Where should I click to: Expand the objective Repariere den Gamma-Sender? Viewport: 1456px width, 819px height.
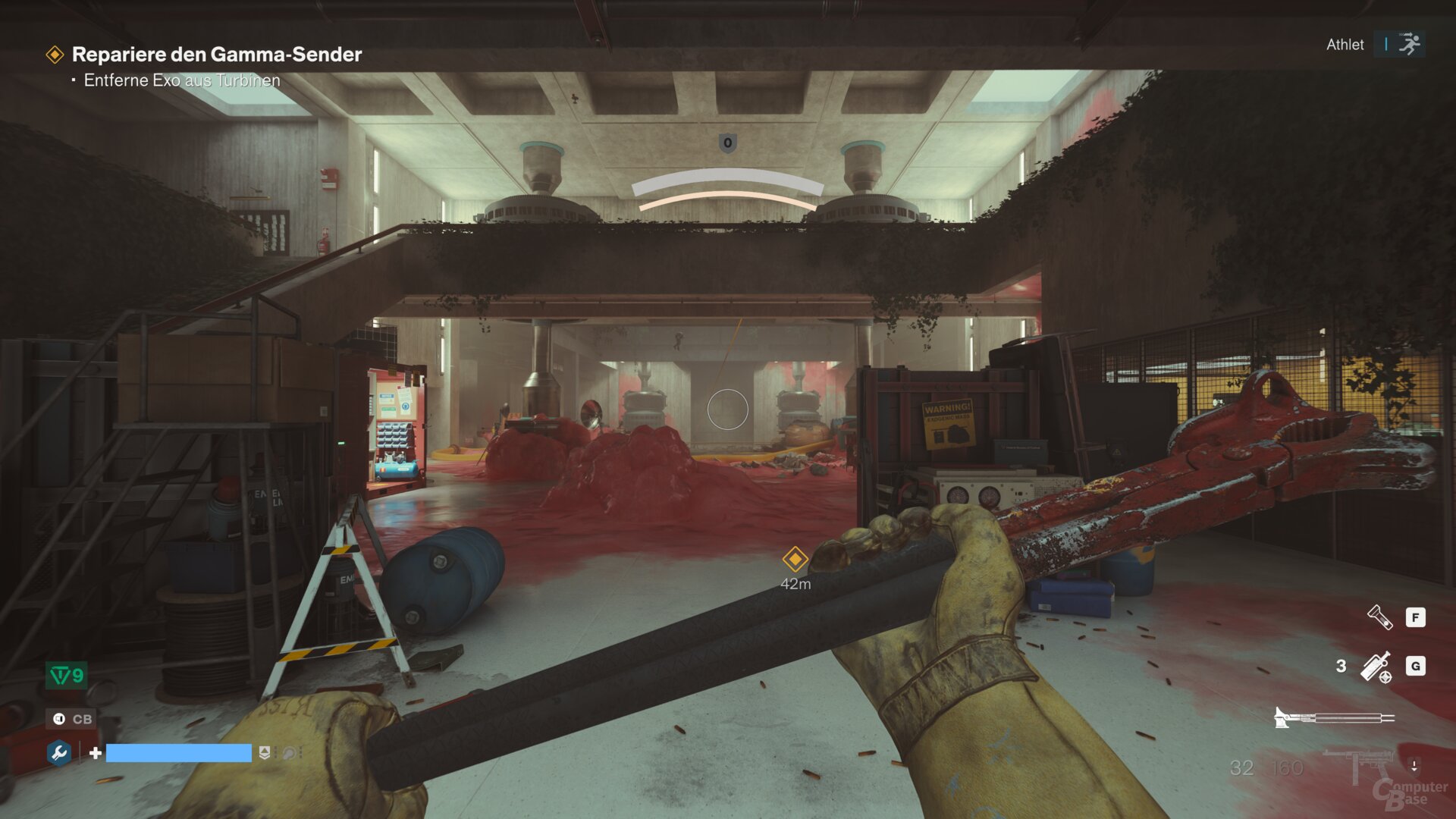point(218,54)
